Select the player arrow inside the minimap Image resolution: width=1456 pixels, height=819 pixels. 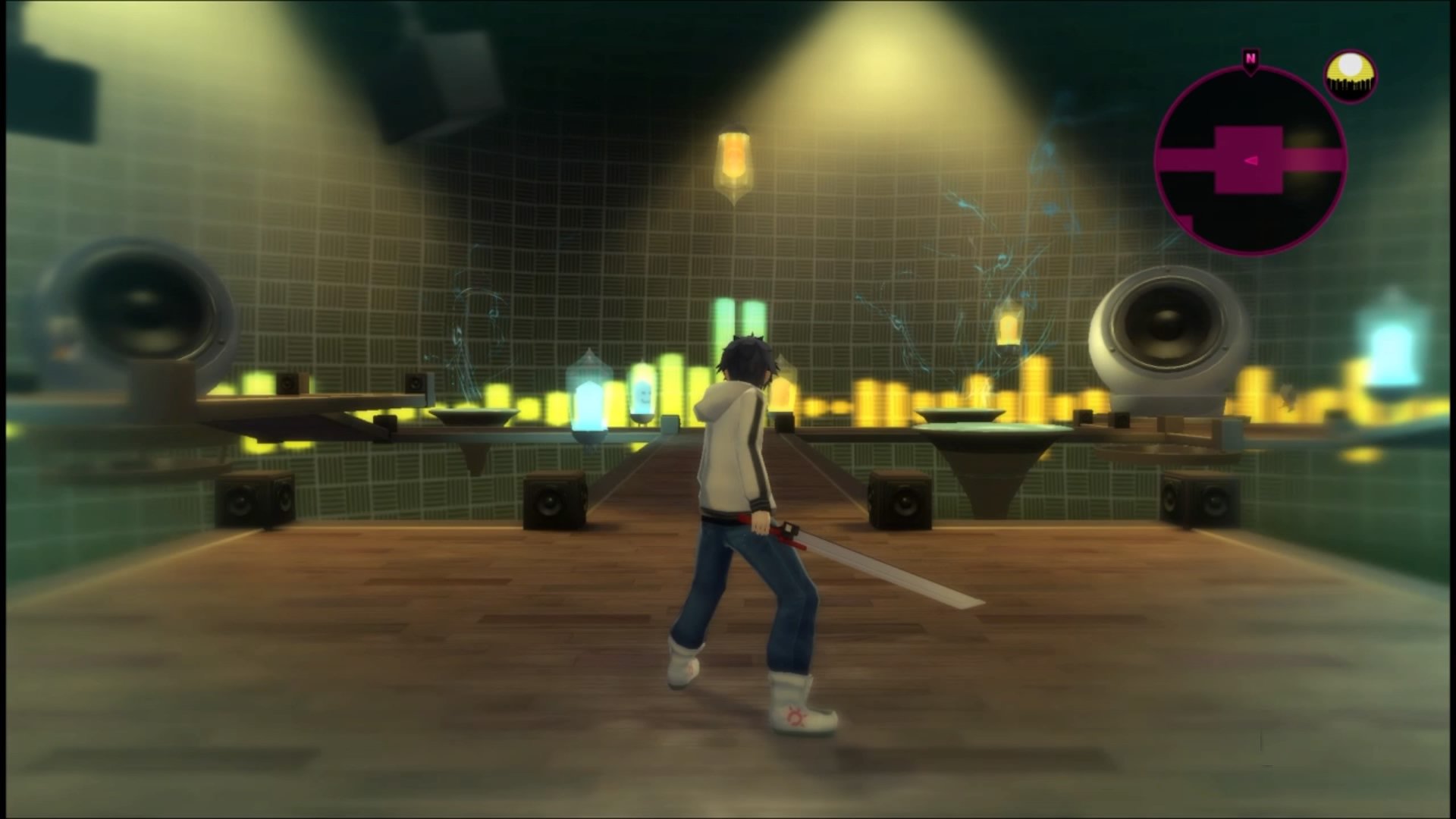click(1250, 161)
